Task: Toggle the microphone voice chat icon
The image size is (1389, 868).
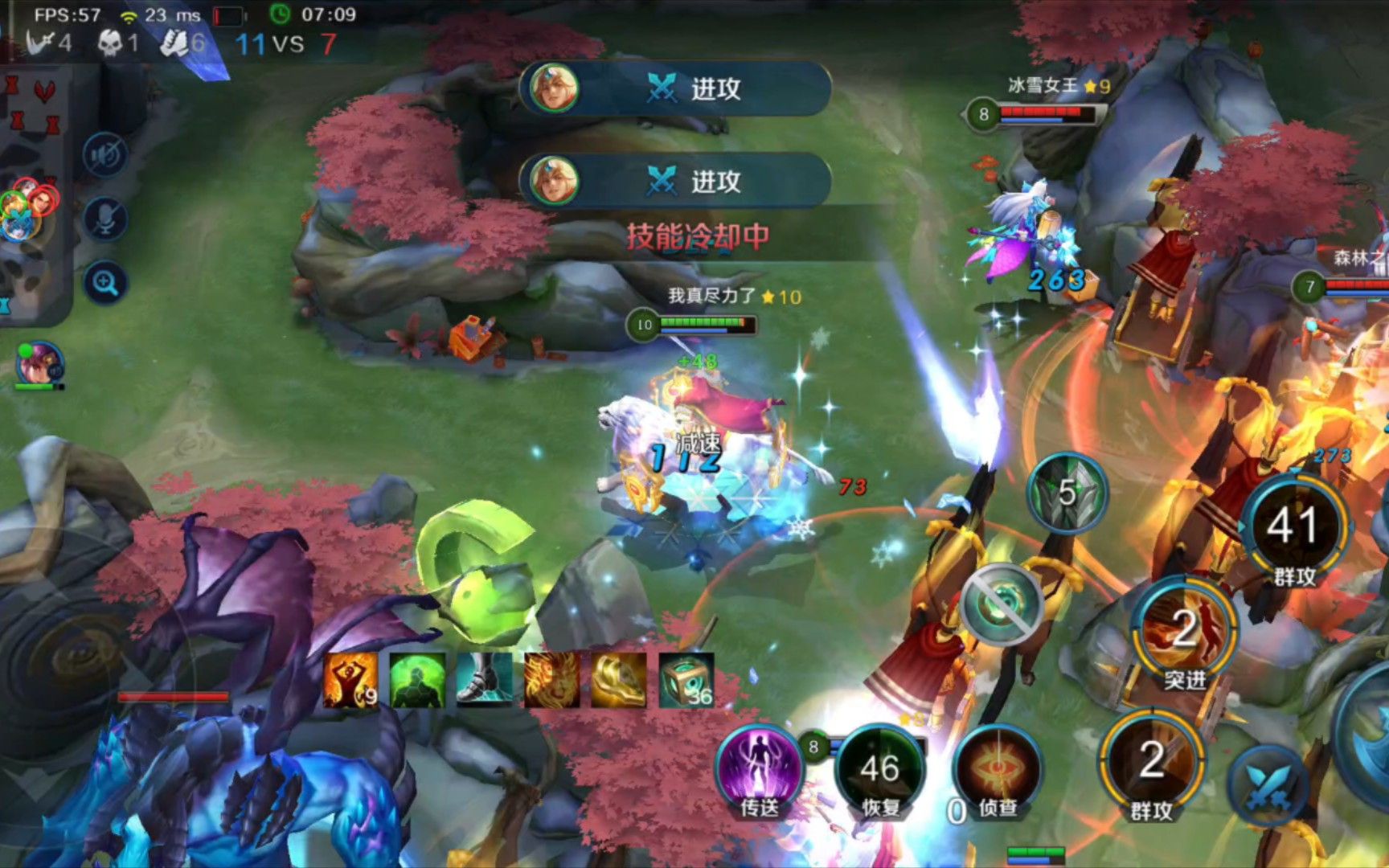Action: point(105,218)
